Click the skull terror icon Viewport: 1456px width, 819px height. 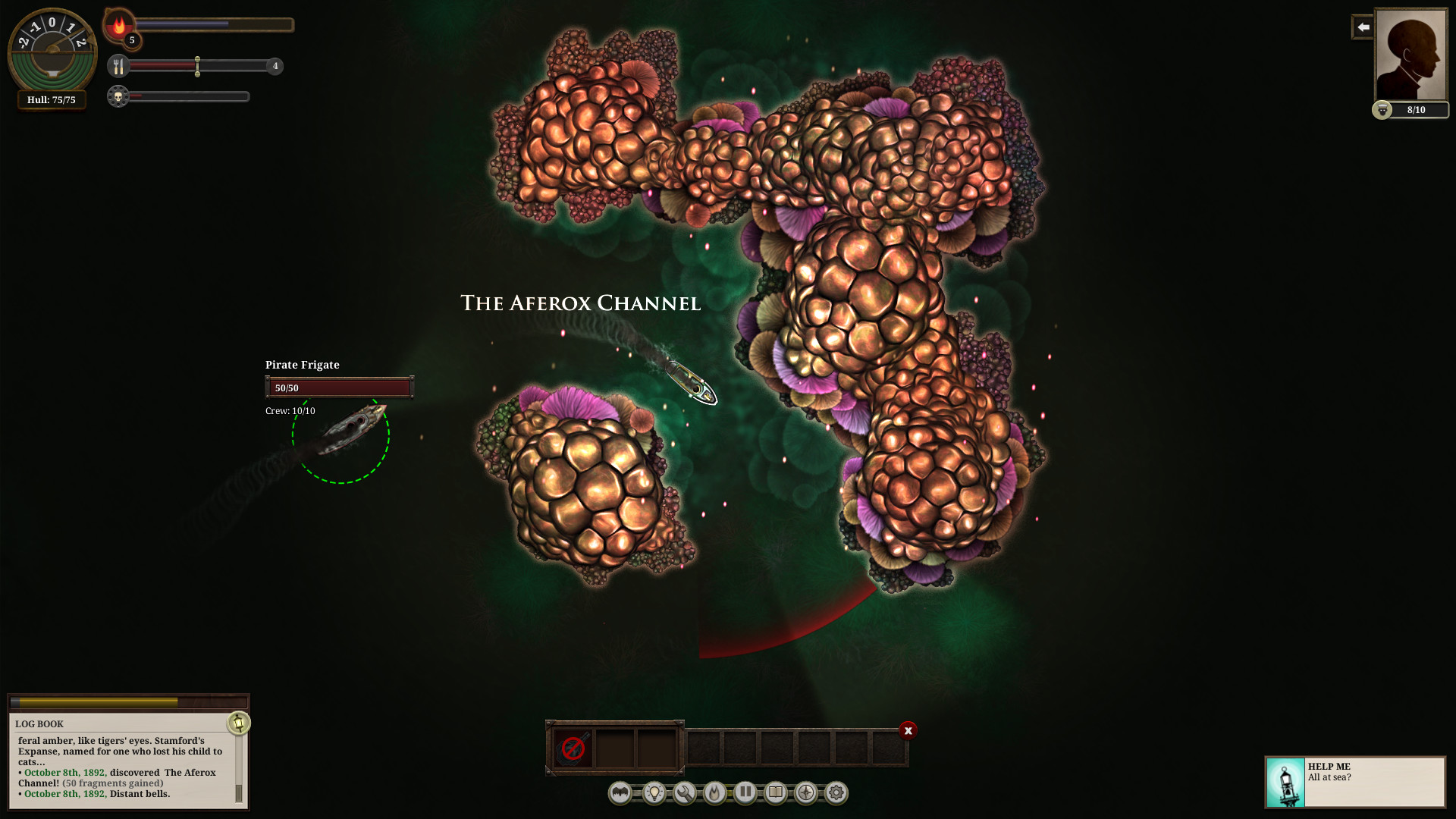[x=118, y=97]
